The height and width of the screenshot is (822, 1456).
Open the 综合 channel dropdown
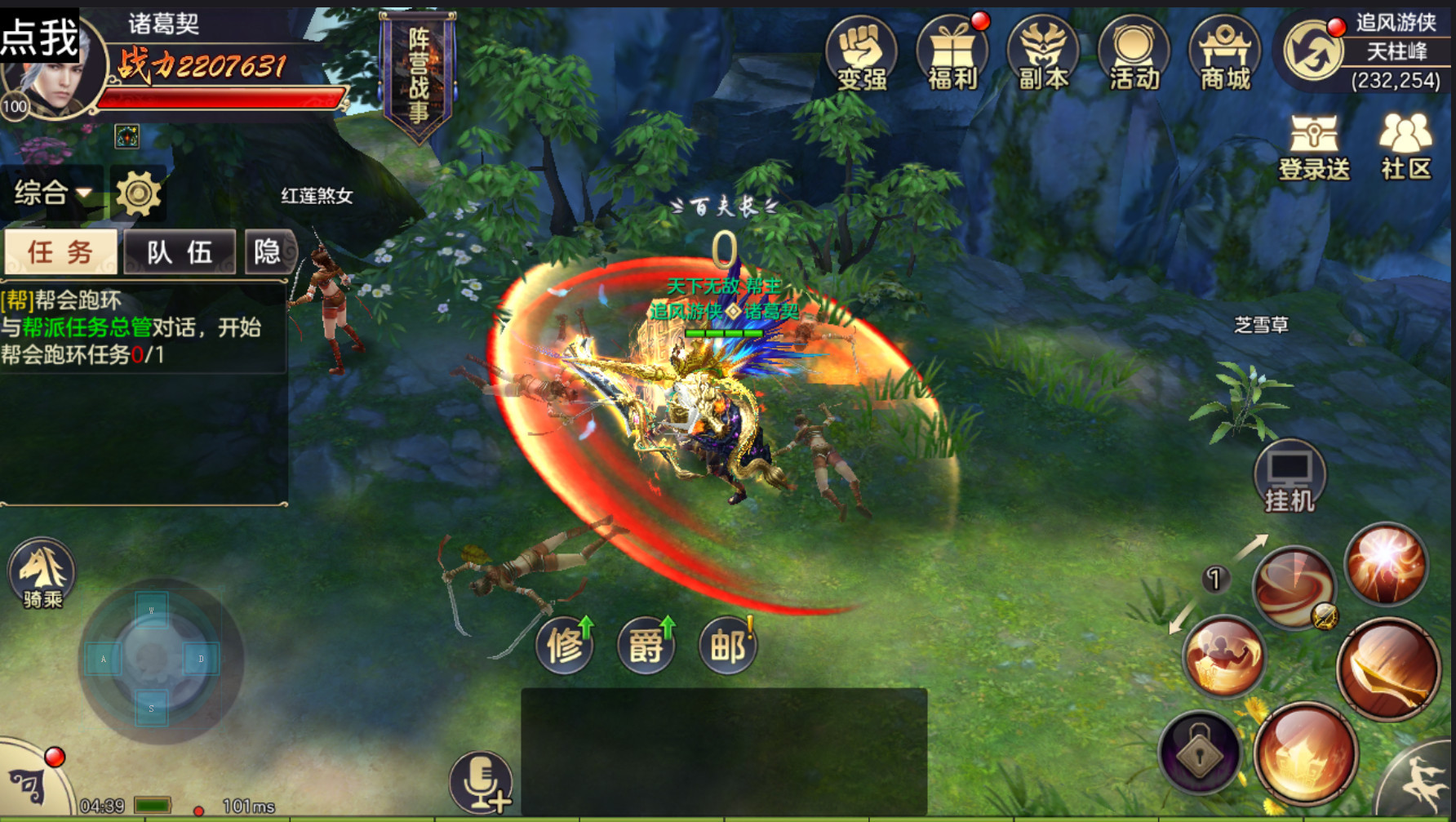tap(52, 193)
